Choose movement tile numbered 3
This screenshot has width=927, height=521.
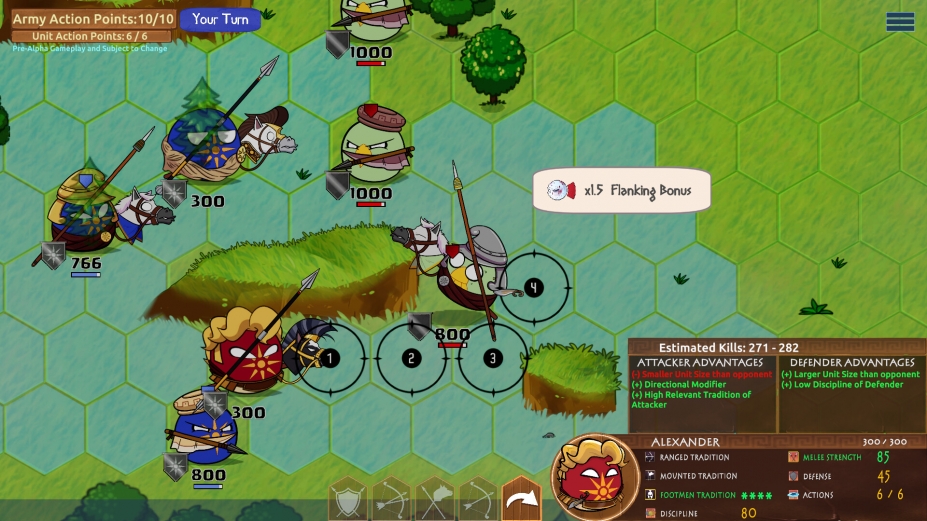[x=492, y=358]
